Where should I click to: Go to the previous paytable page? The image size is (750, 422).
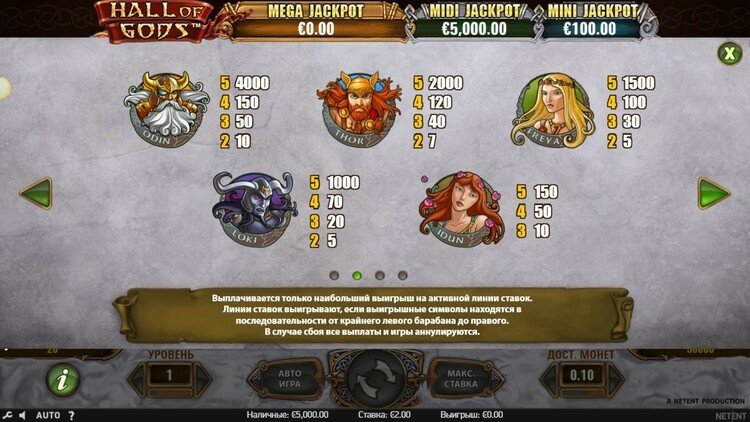(36, 193)
